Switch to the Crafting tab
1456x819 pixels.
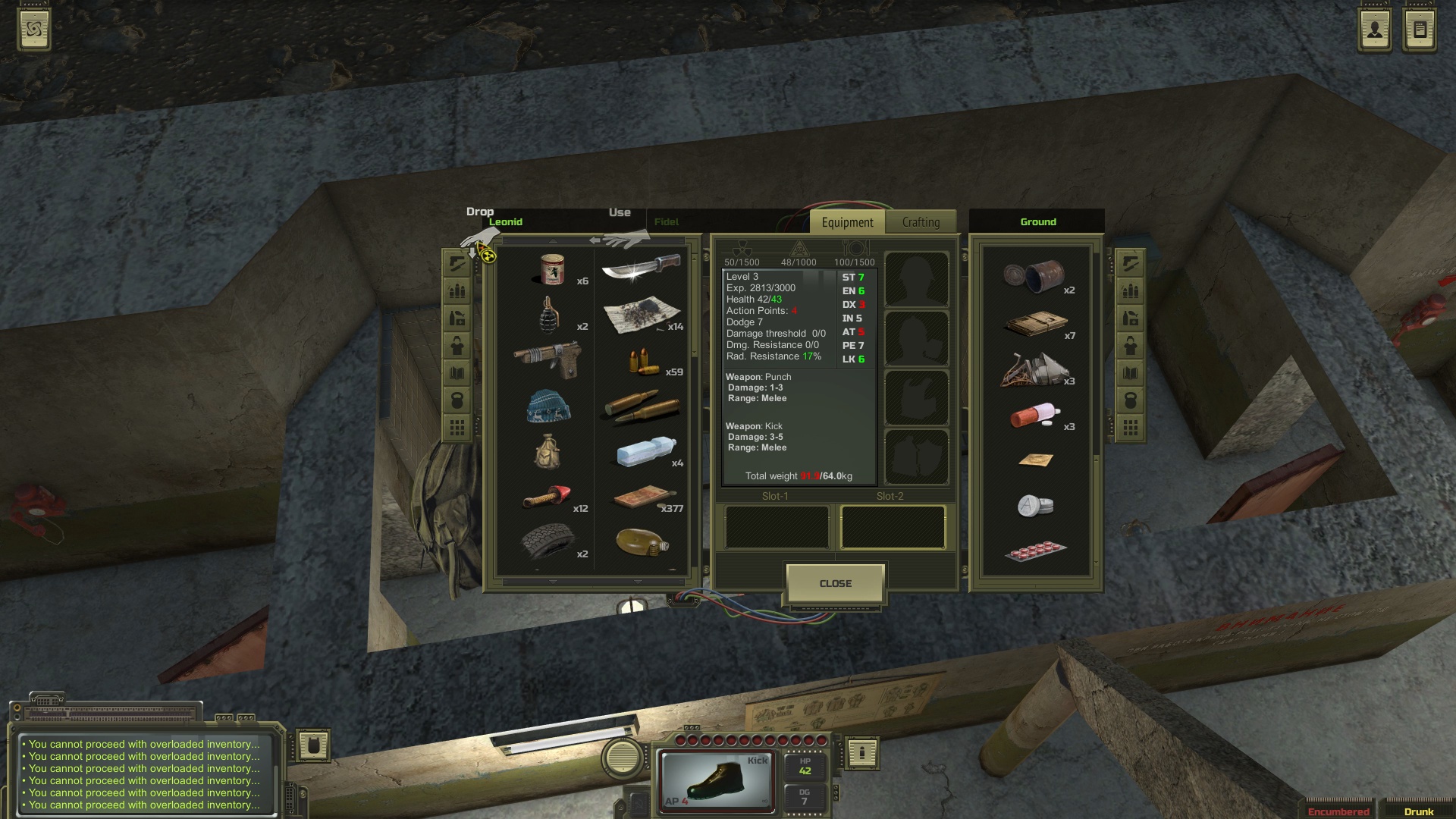click(921, 222)
